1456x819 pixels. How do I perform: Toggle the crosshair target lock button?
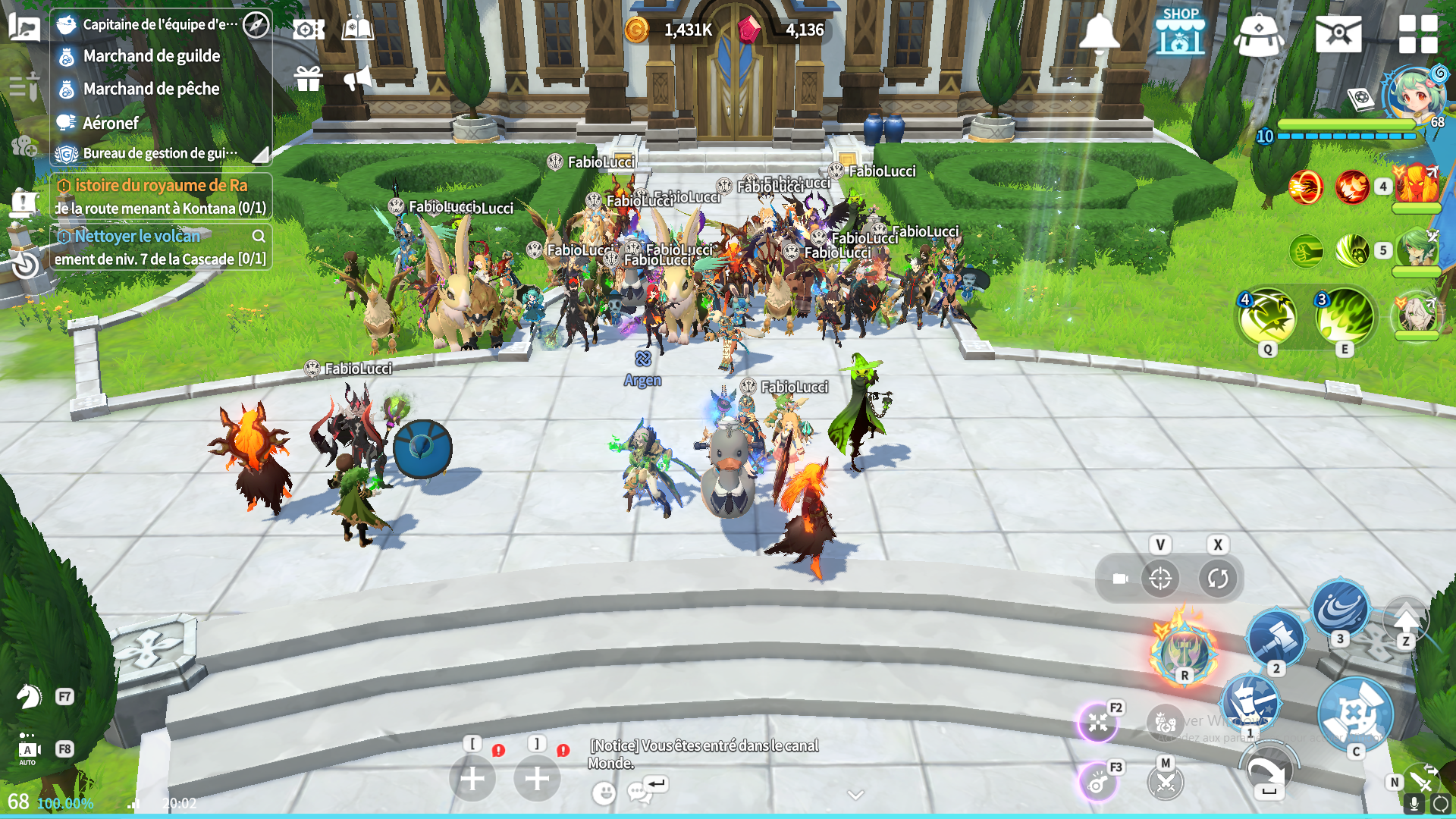1160,579
